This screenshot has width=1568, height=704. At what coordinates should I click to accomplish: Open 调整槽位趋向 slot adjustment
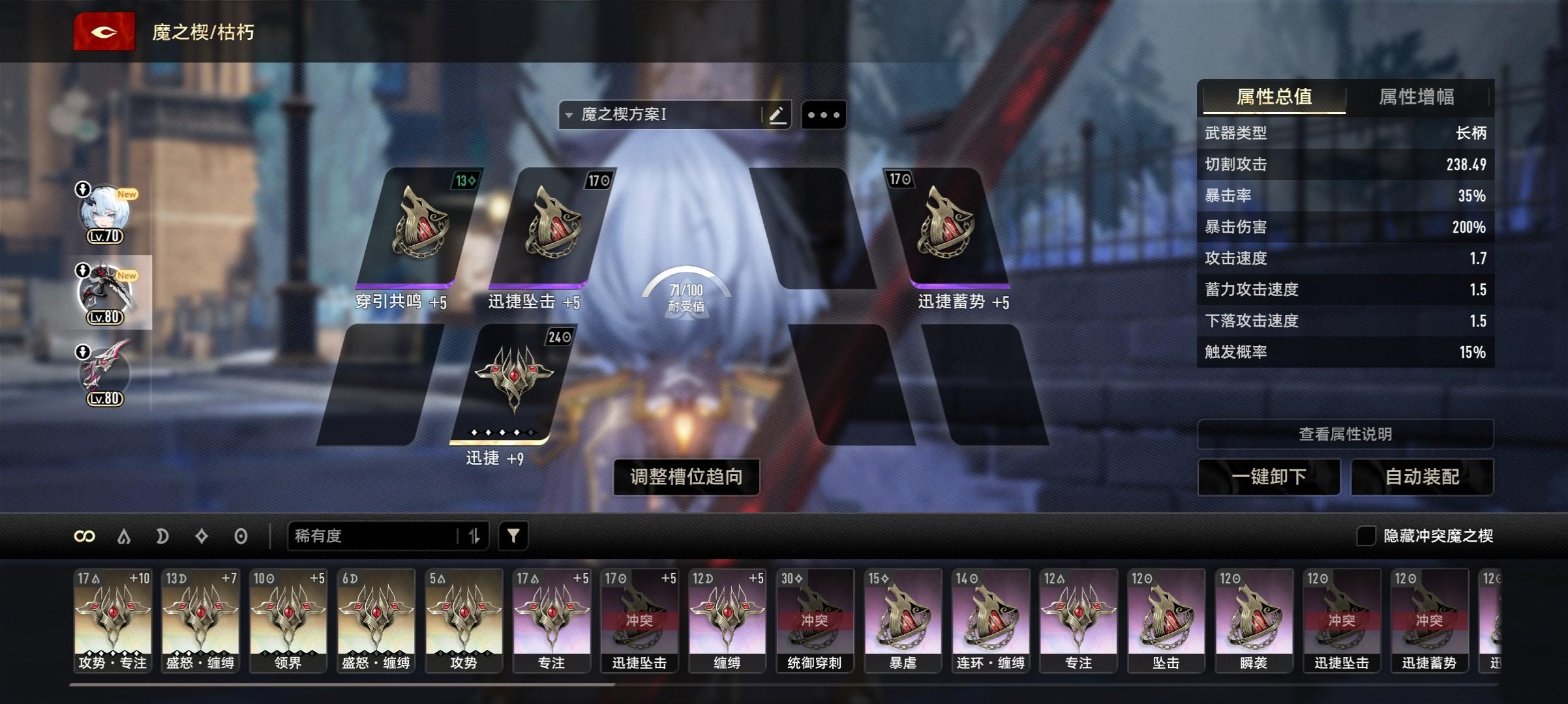(686, 477)
